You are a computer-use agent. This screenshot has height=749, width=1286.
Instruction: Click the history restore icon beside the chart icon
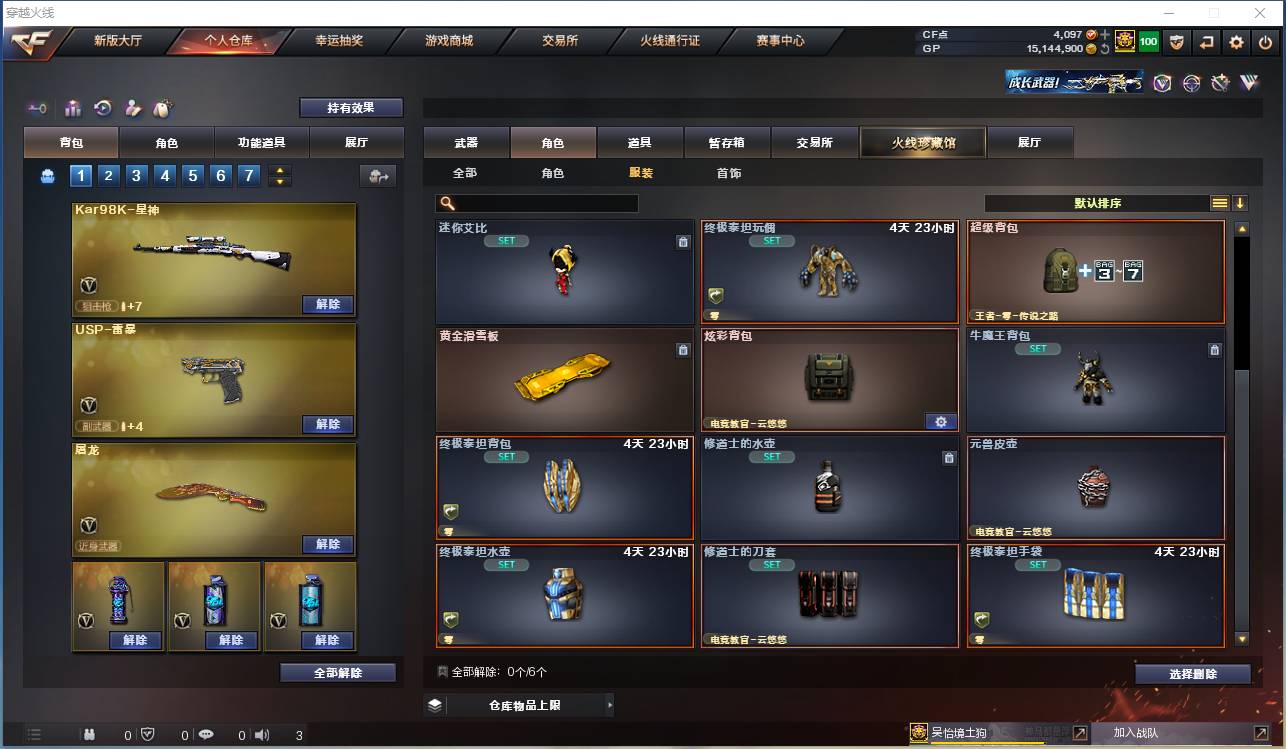click(103, 107)
